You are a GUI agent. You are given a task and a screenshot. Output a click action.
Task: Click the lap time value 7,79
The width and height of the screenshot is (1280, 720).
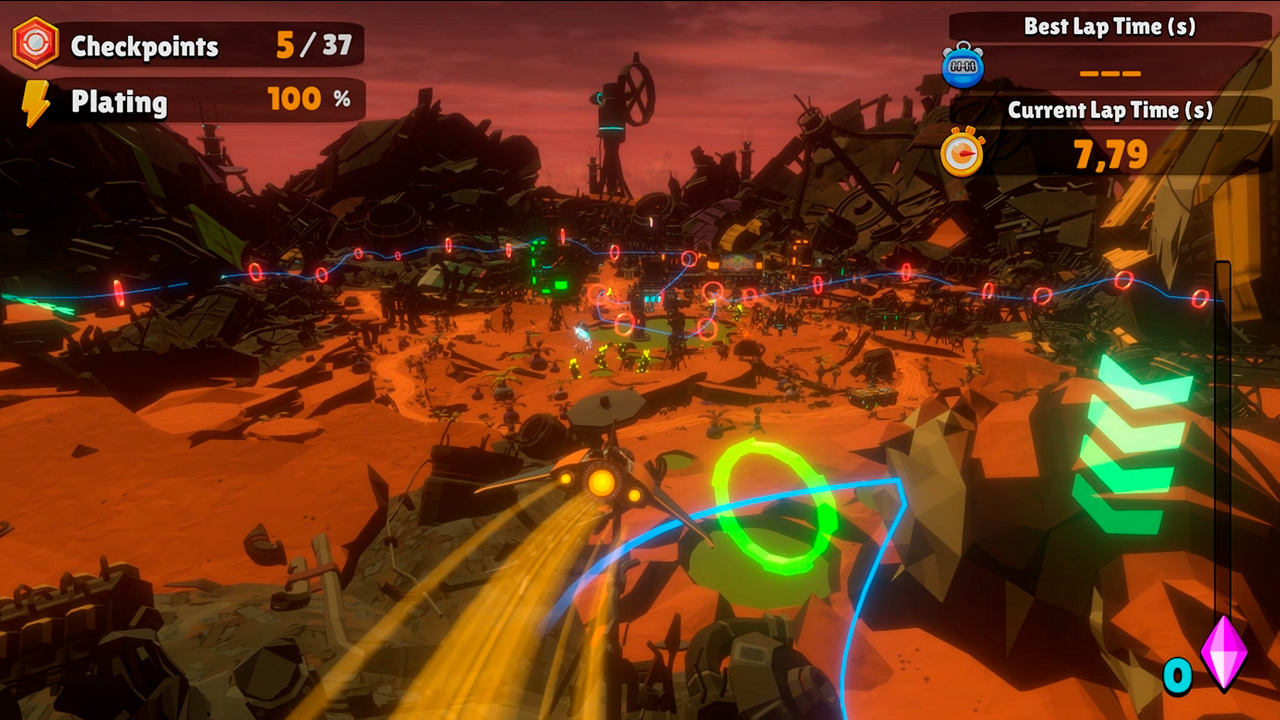(x=1110, y=155)
